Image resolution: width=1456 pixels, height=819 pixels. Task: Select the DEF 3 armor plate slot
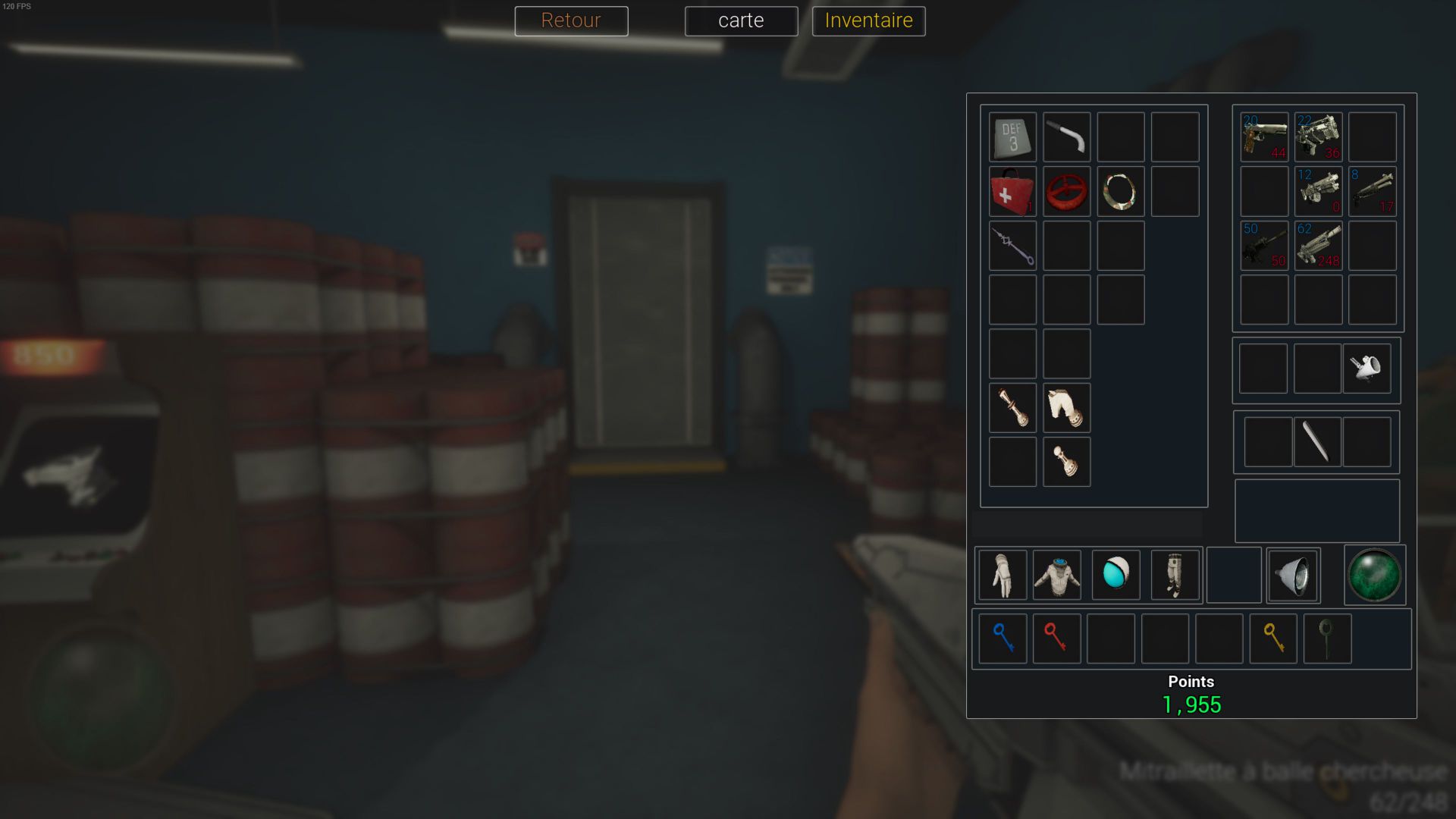[x=1012, y=137]
